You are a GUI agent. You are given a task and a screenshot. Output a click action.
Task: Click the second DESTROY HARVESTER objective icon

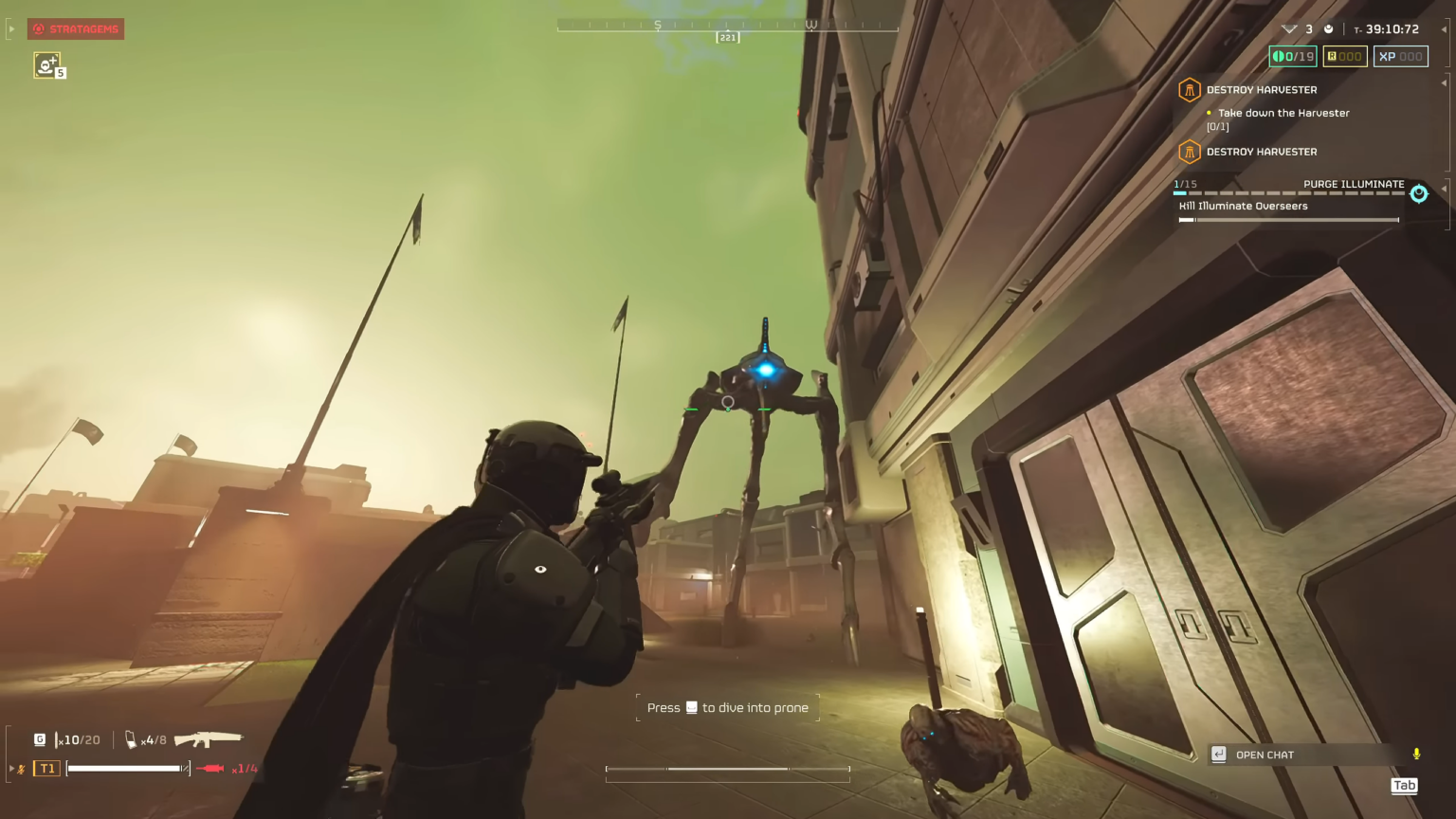(x=1190, y=152)
